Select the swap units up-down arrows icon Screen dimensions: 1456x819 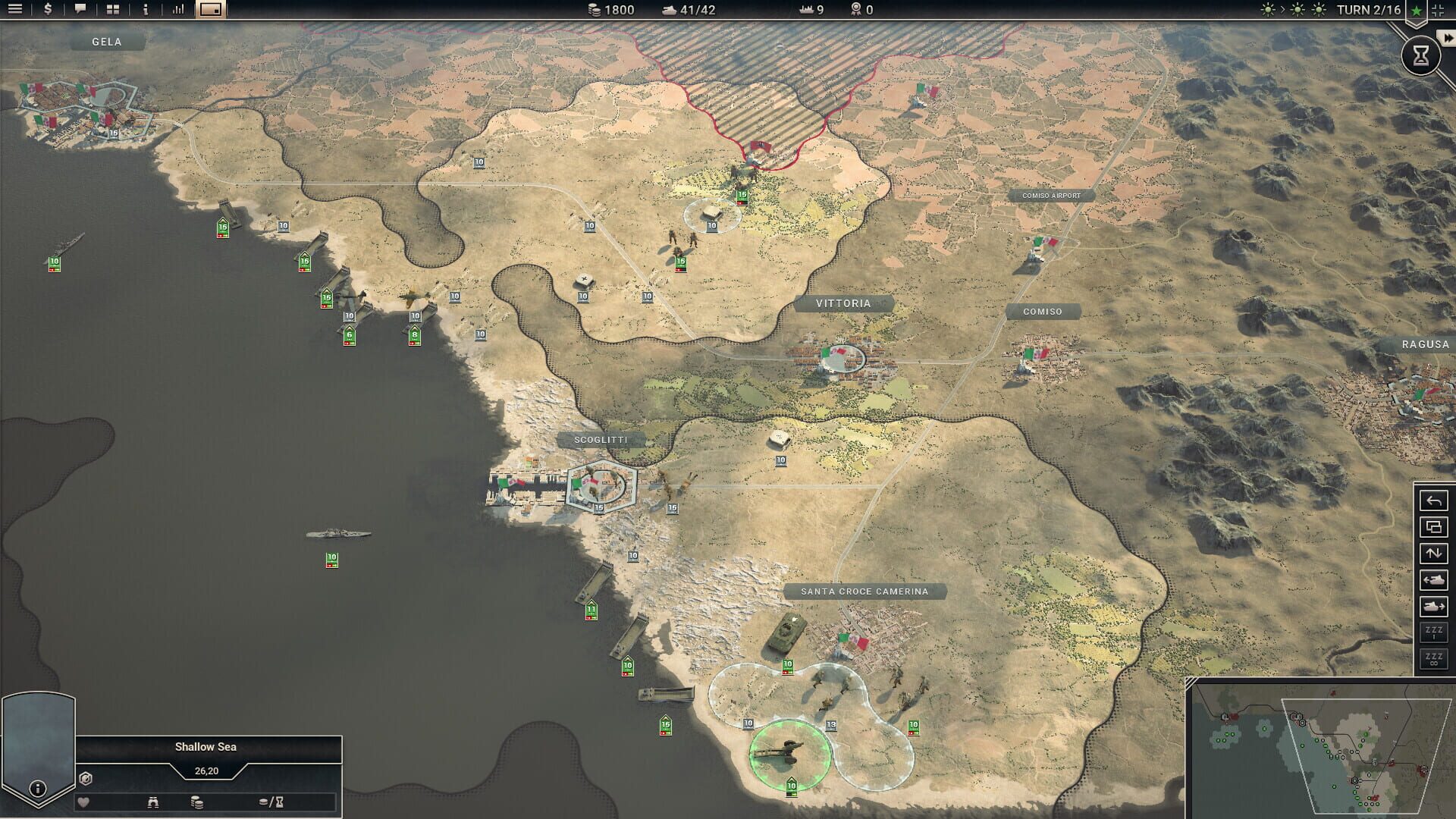[x=1434, y=554]
